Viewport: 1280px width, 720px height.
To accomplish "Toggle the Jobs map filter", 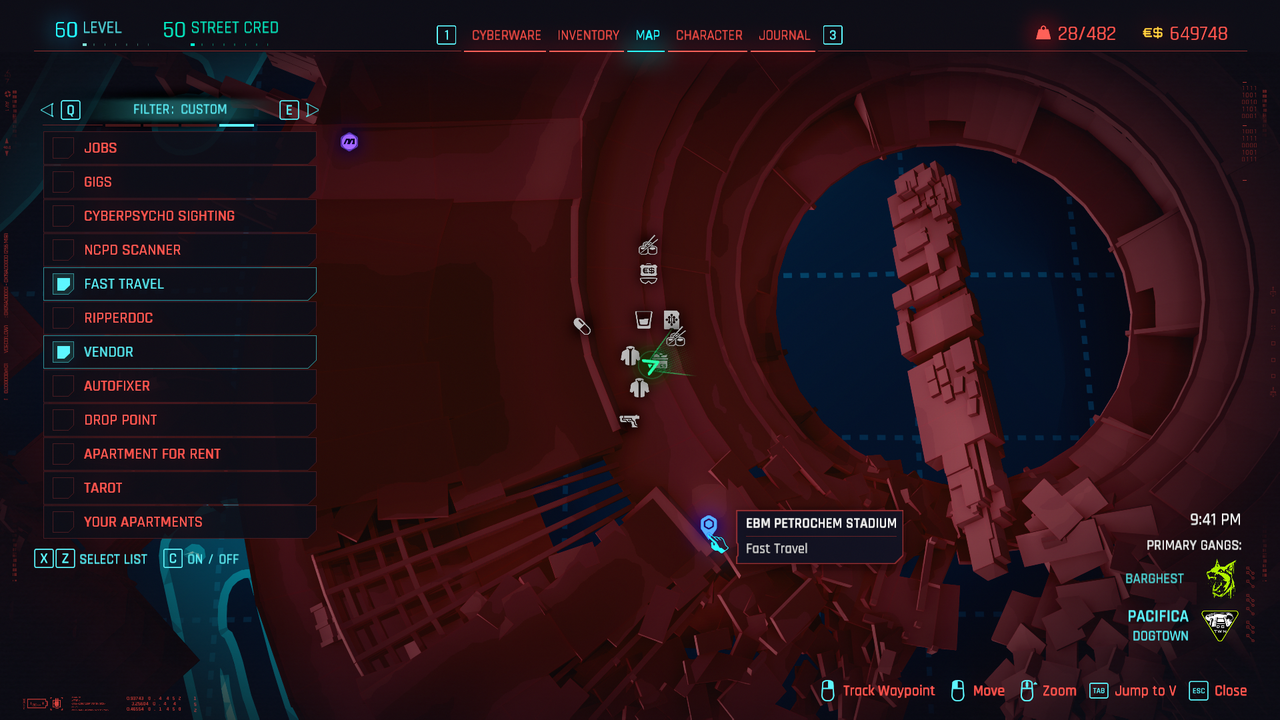I will (x=64, y=148).
